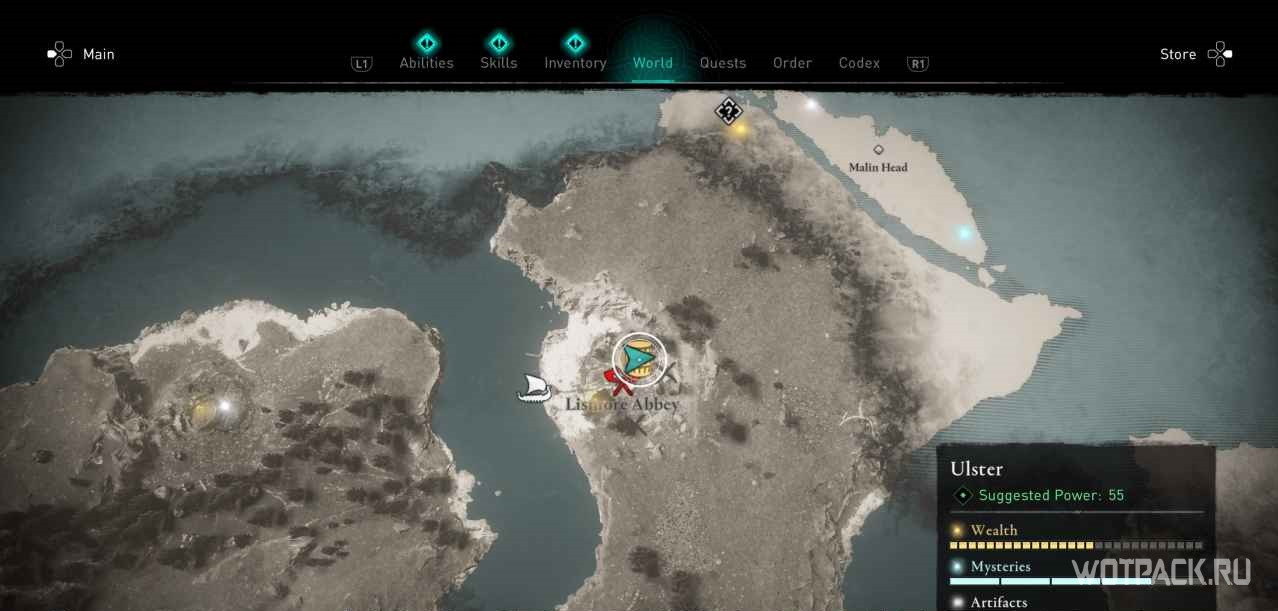The width and height of the screenshot is (1278, 611).
Task: Click the Wealth entry in Ulster panel
Action: (994, 530)
